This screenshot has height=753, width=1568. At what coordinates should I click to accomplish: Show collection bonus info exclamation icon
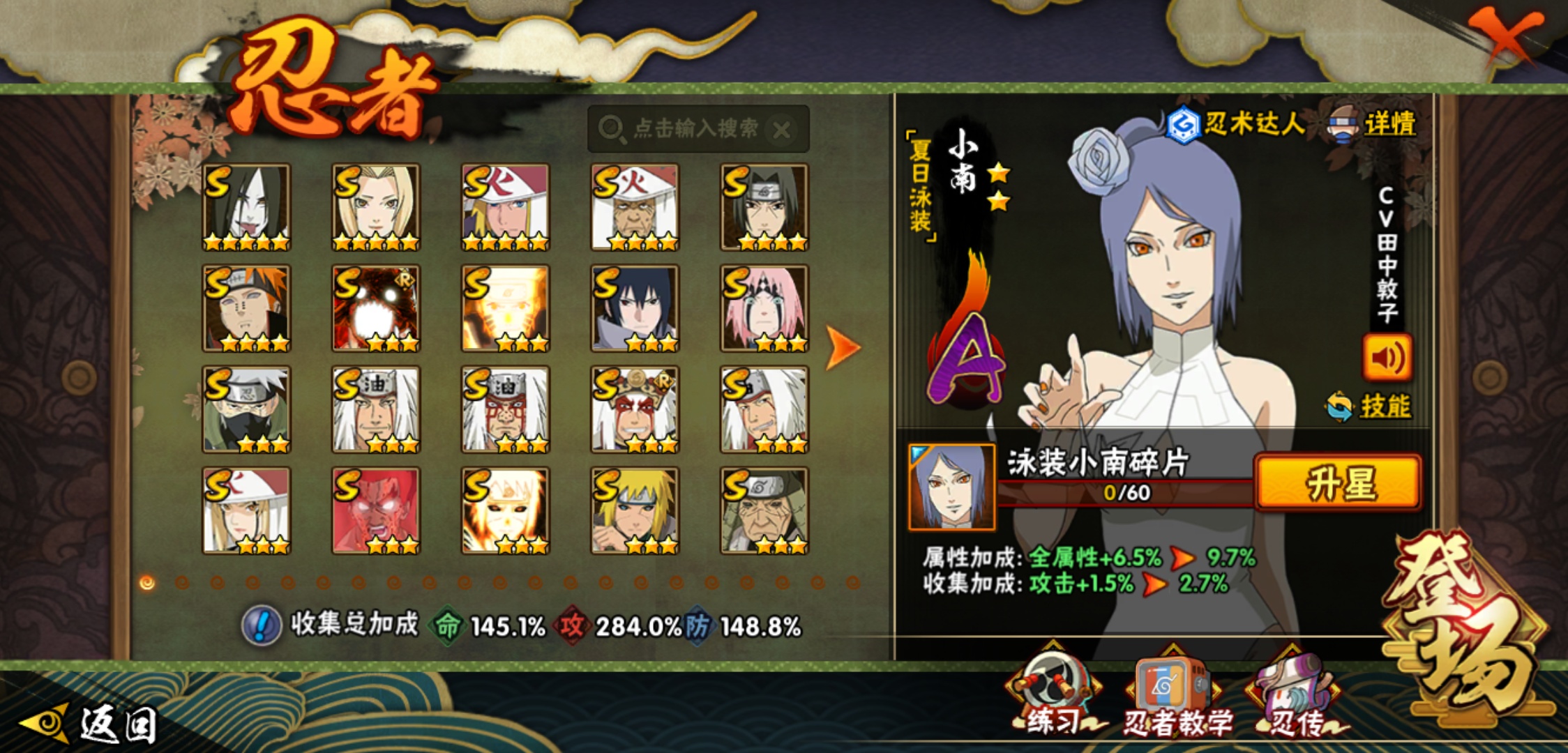(x=261, y=625)
